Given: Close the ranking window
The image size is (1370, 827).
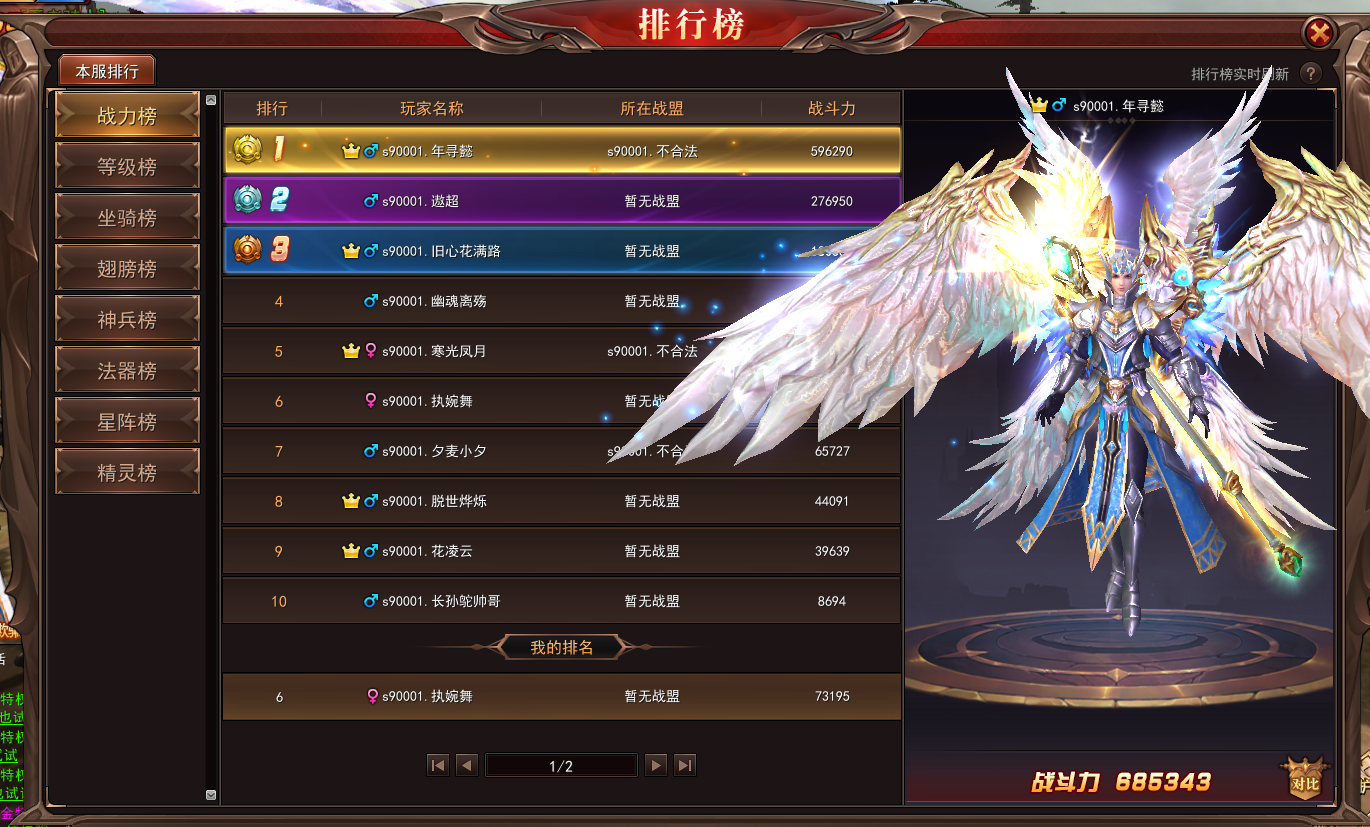Looking at the screenshot, I should [1320, 33].
